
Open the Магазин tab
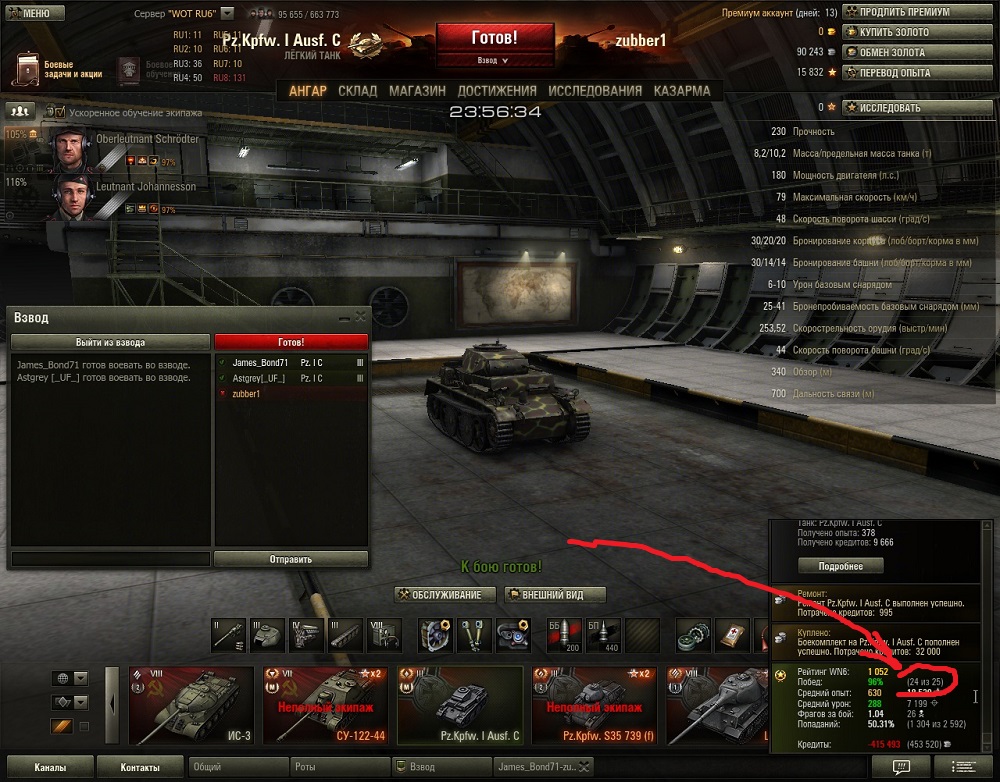pos(417,91)
